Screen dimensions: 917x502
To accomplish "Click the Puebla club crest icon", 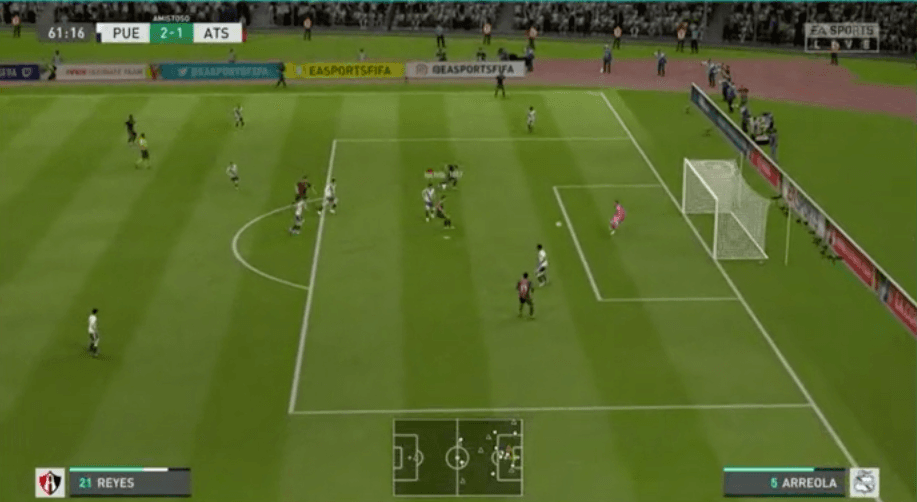I will [x=864, y=483].
